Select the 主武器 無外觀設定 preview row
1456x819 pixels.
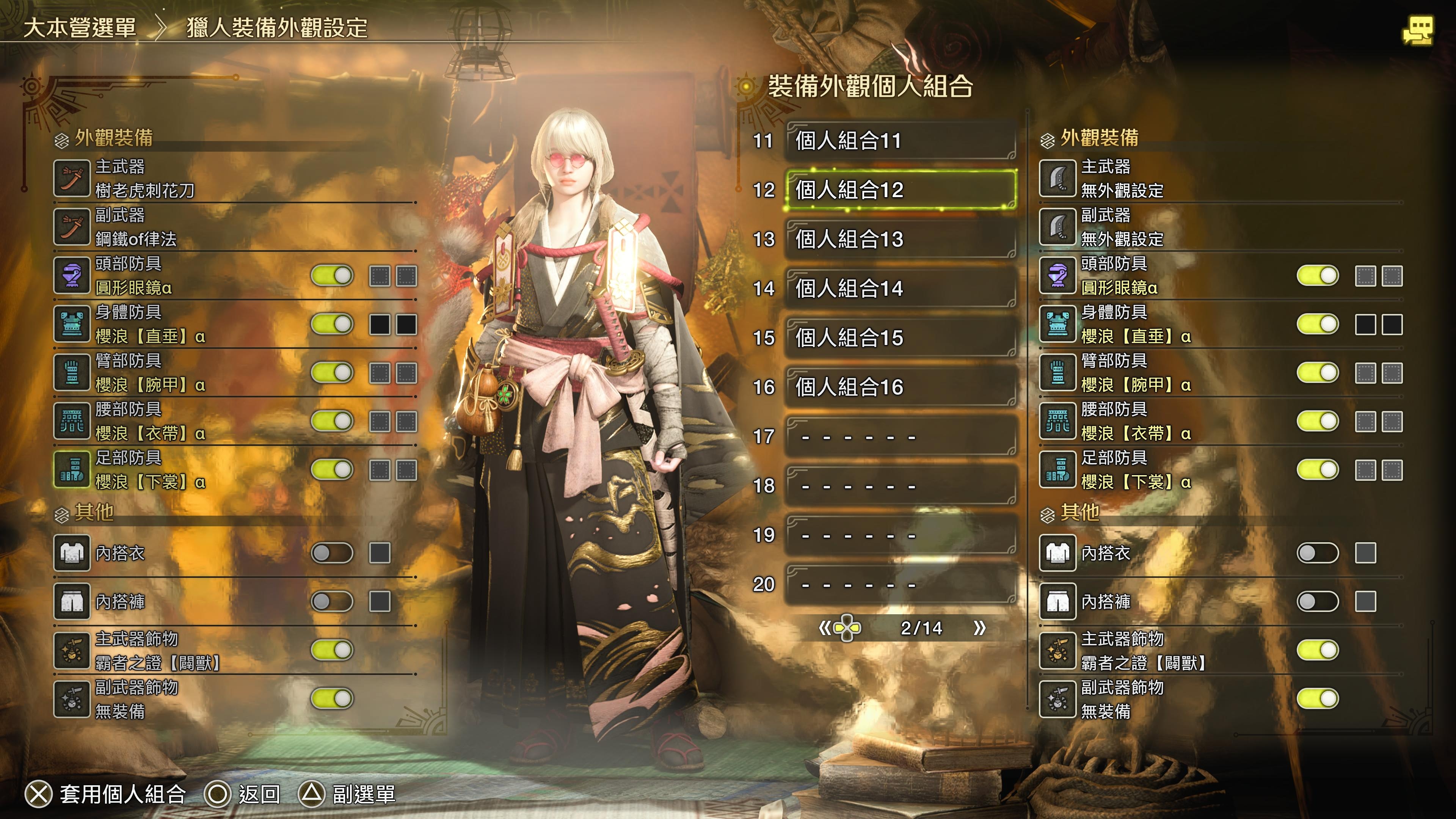[1221, 179]
